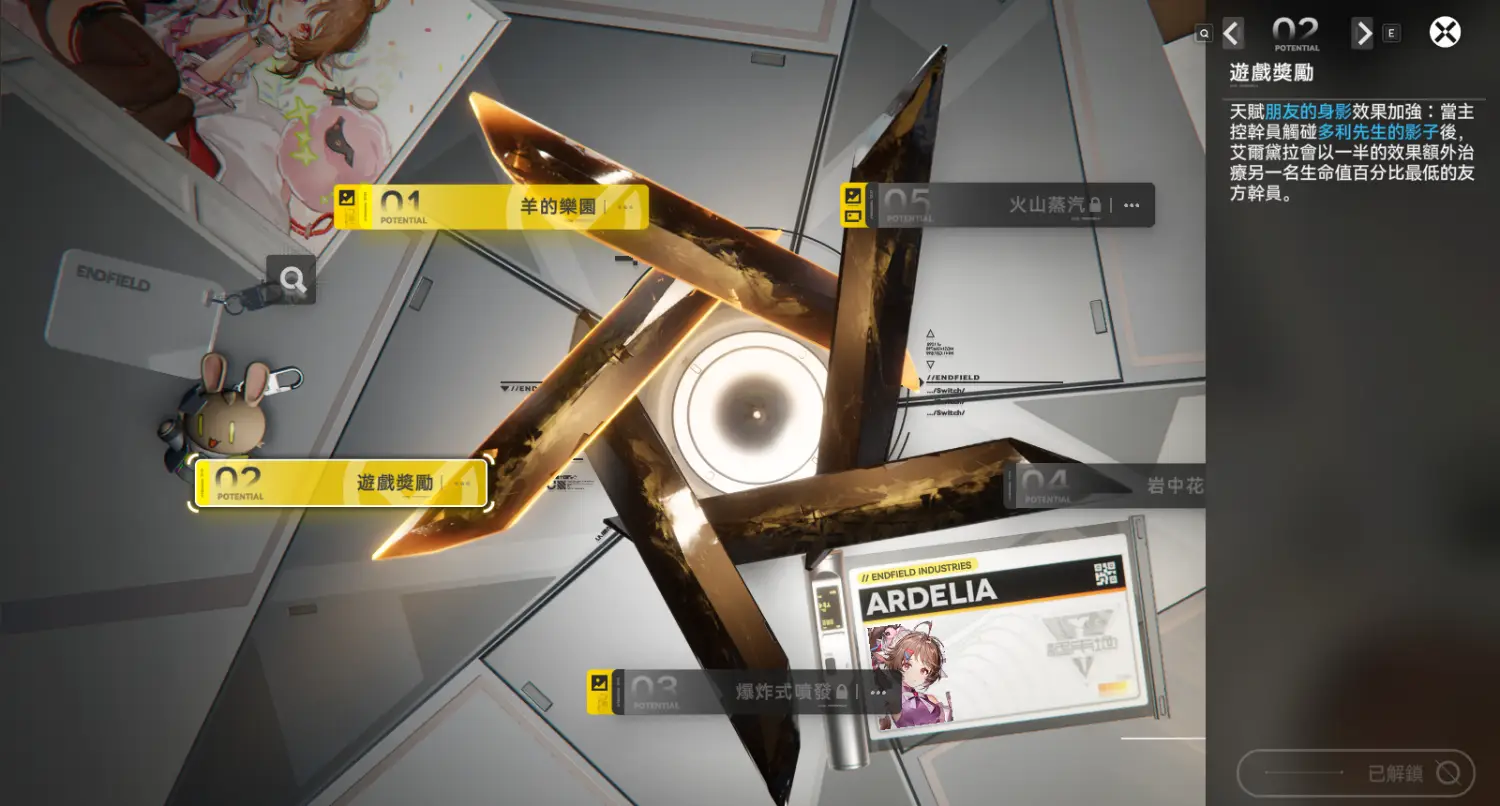Click the magnifying glass inspect button

pos(292,280)
